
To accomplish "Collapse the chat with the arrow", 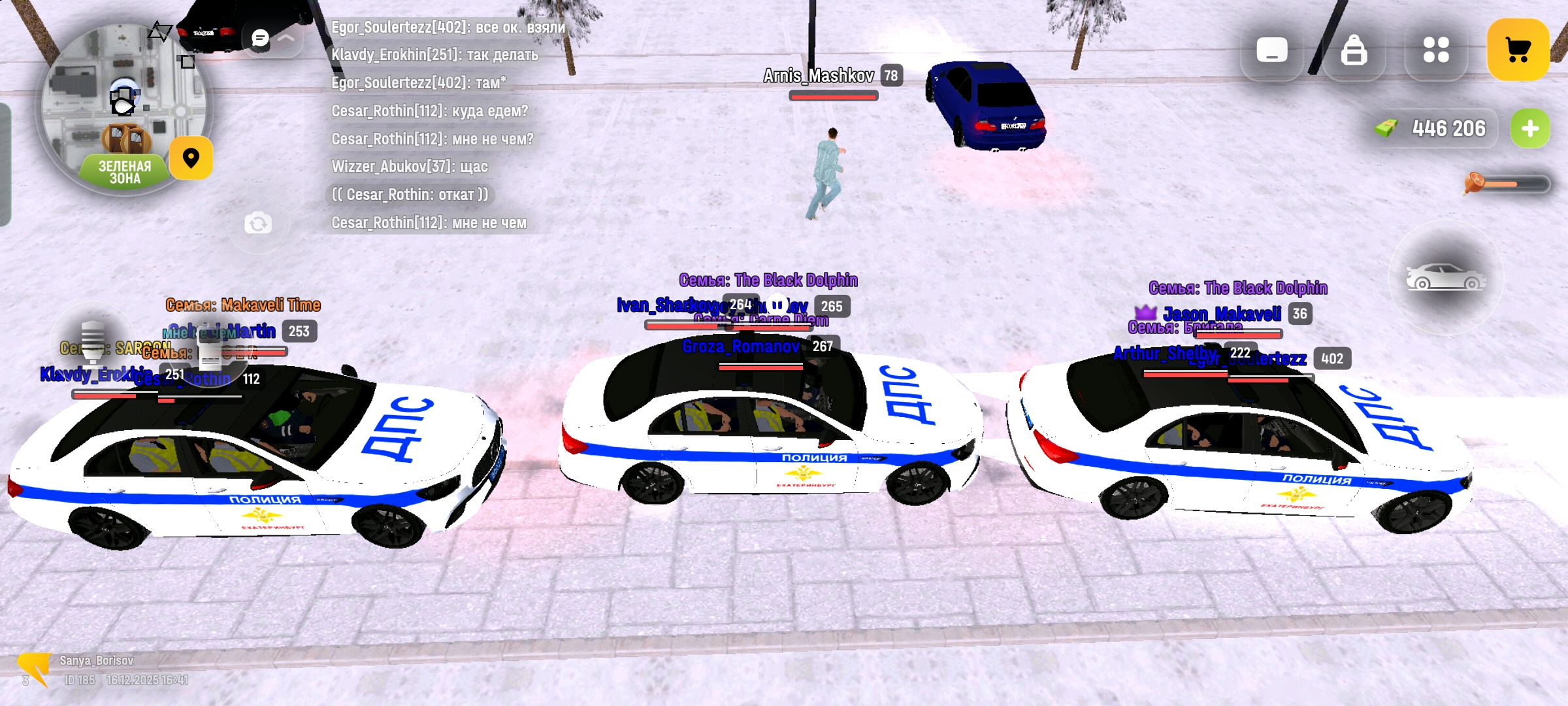I will 286,39.
